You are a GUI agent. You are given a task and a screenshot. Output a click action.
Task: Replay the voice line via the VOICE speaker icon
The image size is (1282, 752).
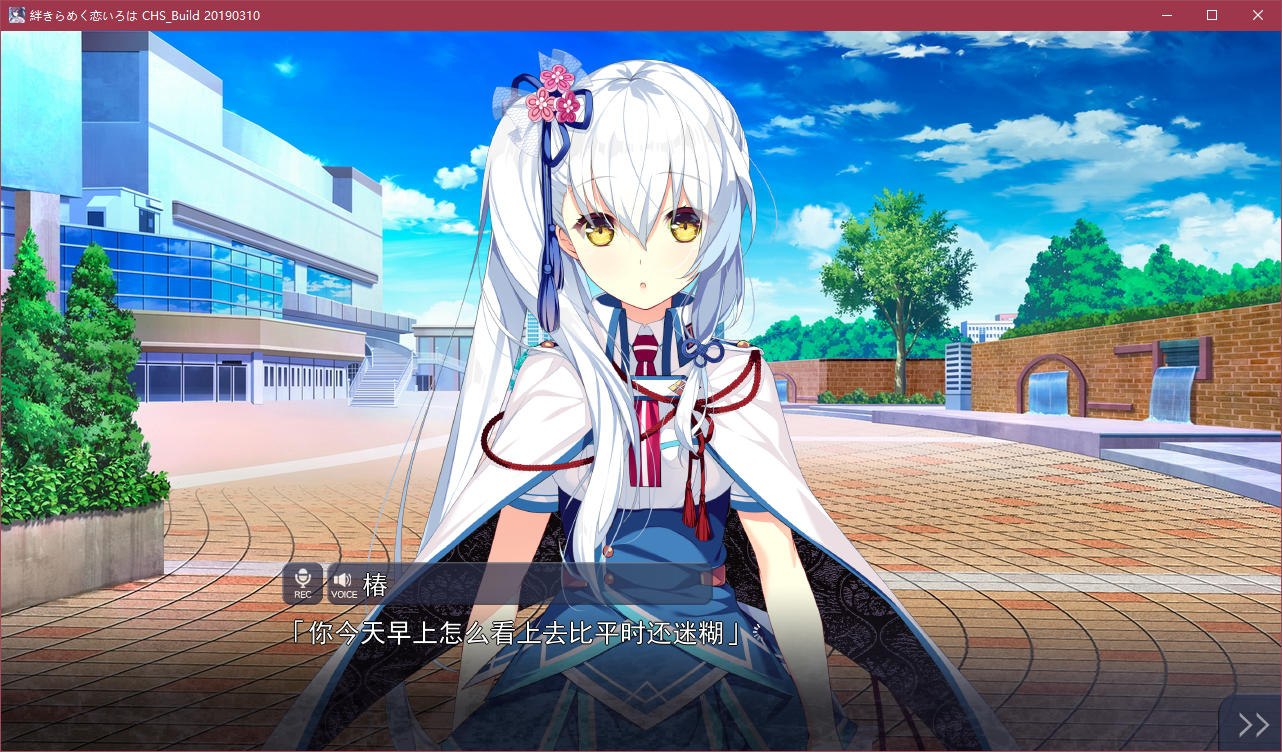344,583
